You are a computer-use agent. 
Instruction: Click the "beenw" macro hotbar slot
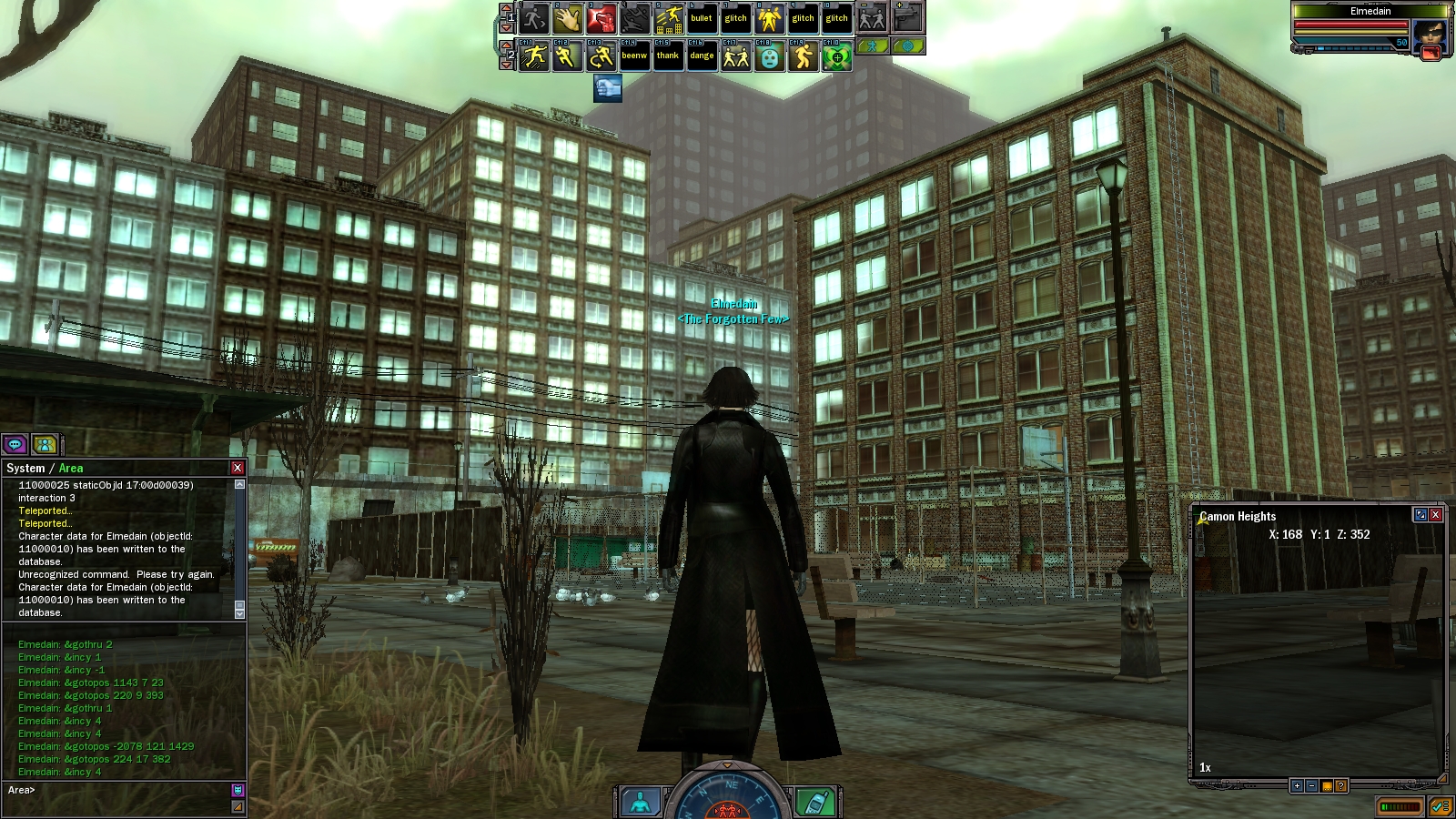pos(634,56)
